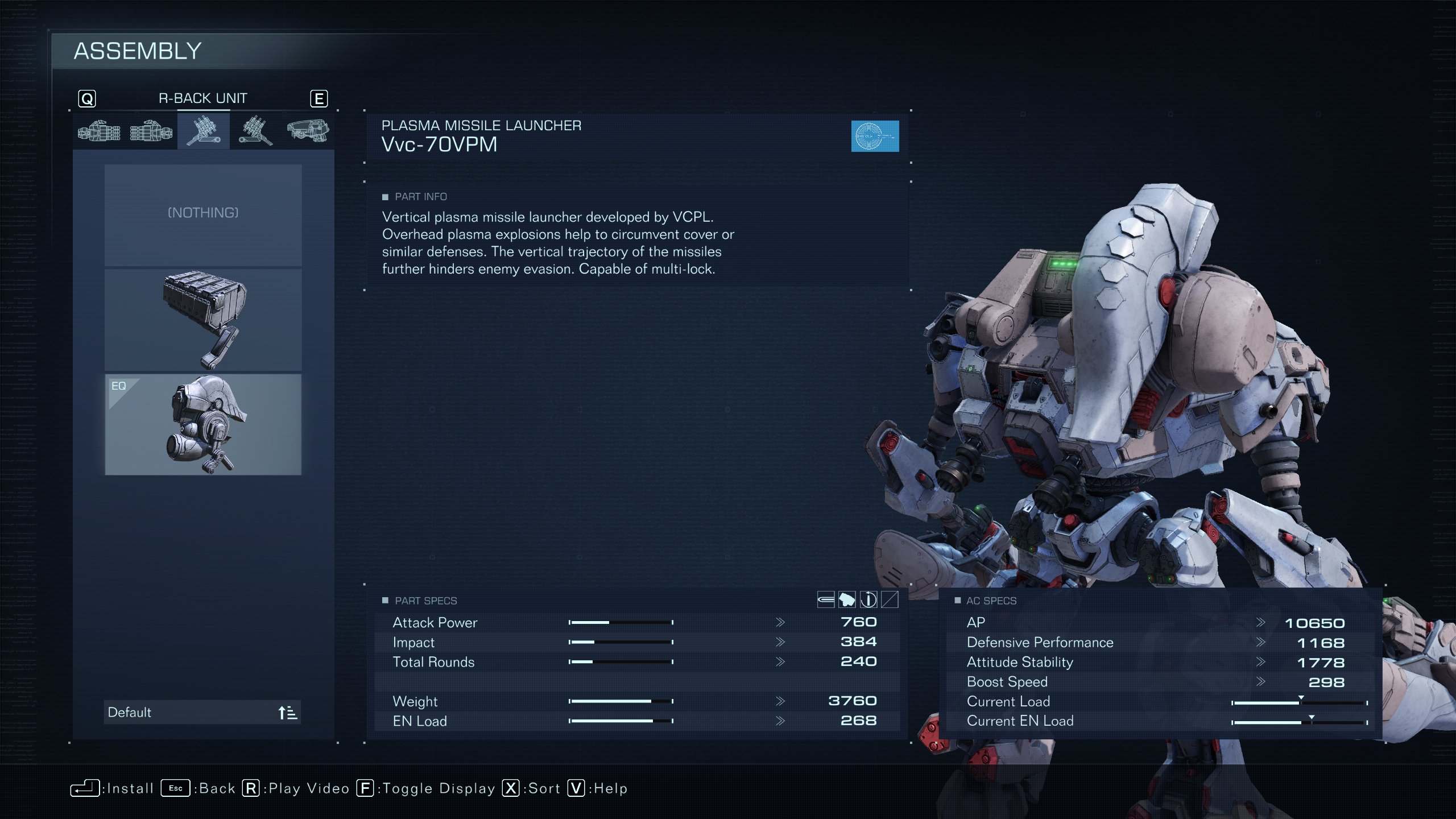
Task: Click Play Video in the bottom bar
Action: coord(296,788)
